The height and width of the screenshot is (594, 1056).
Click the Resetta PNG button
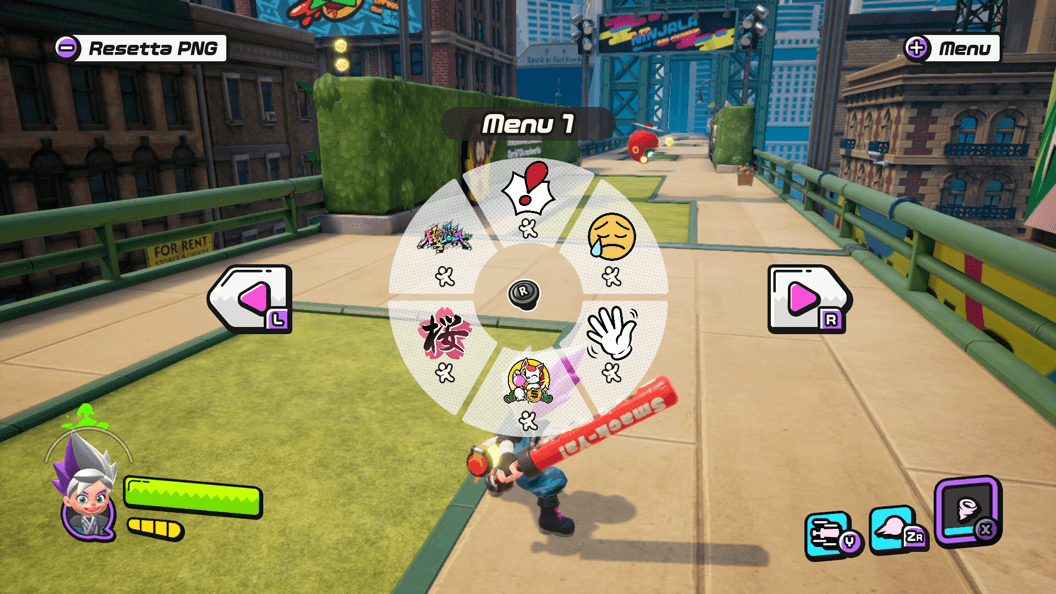click(x=141, y=48)
